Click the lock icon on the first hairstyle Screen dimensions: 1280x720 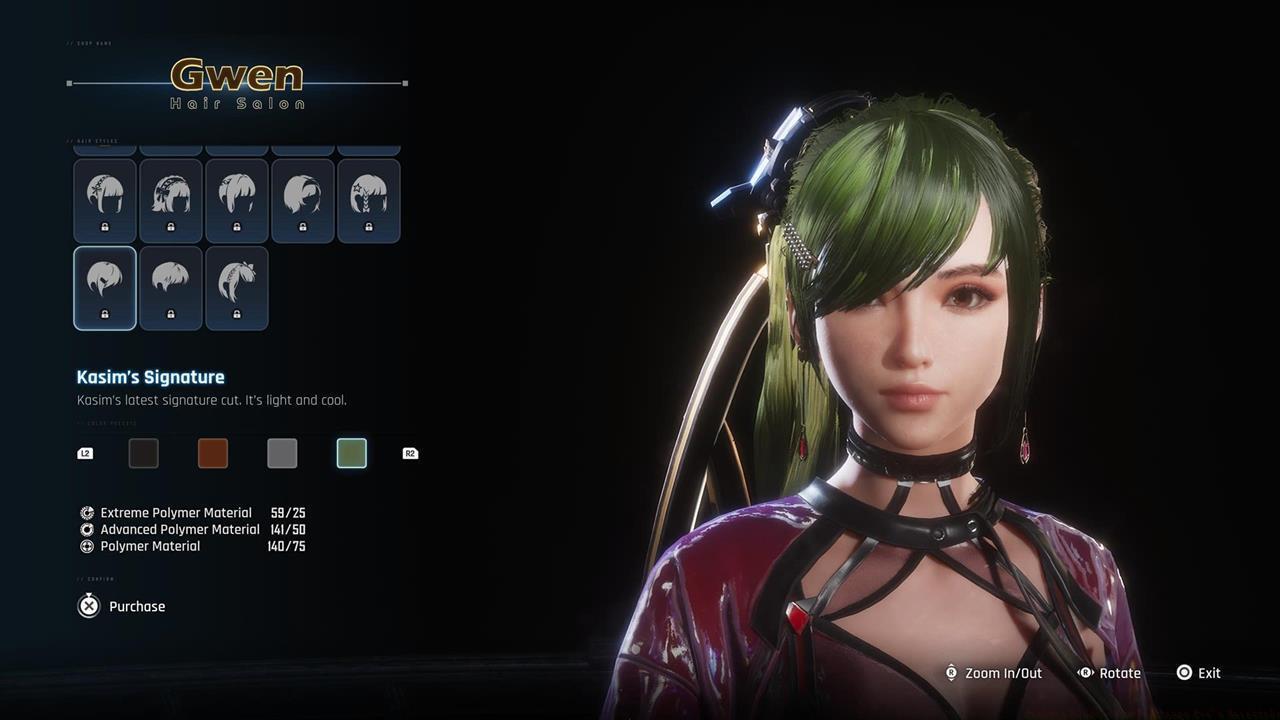tap(105, 227)
